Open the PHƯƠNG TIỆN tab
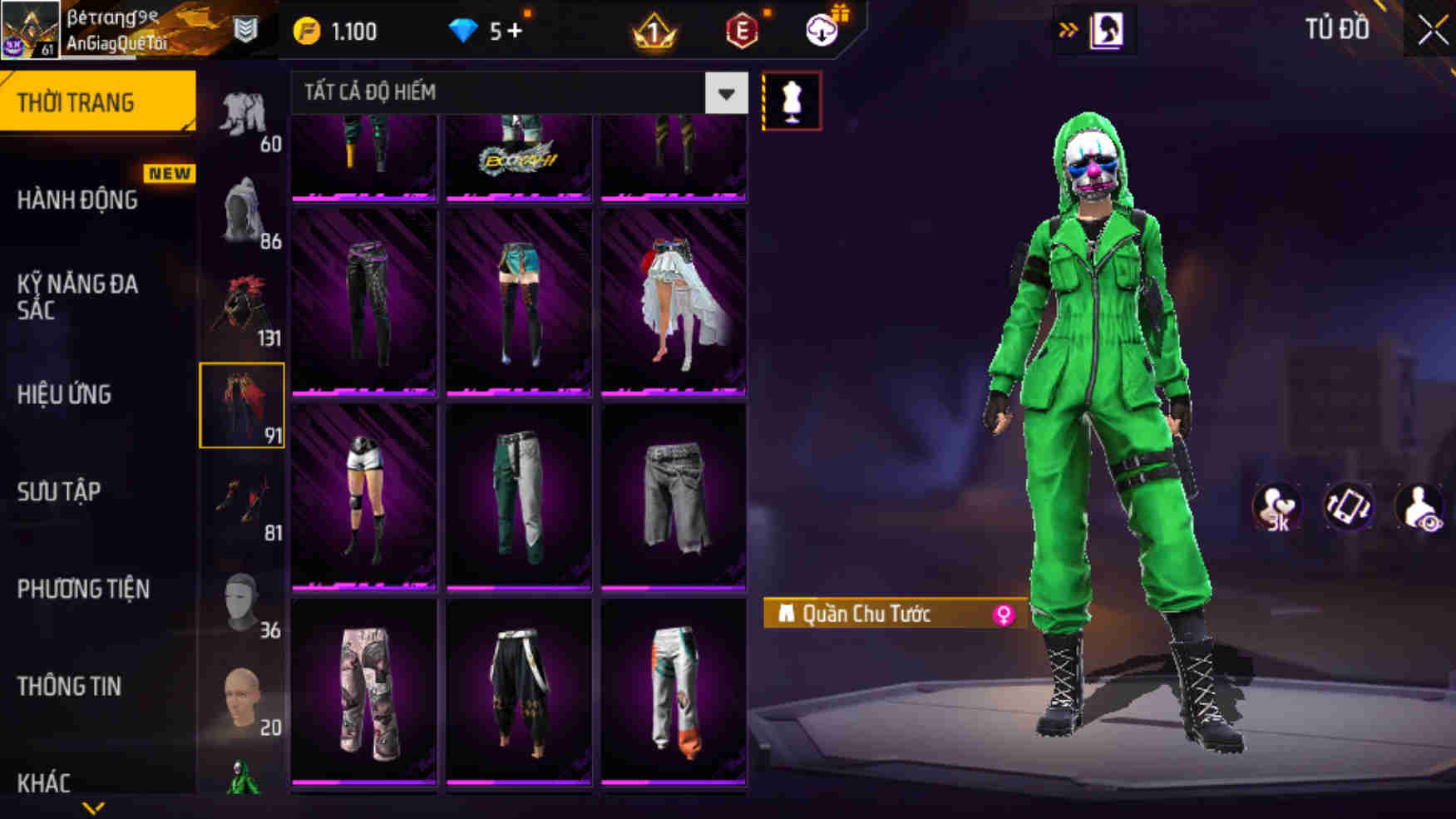 pos(83,590)
